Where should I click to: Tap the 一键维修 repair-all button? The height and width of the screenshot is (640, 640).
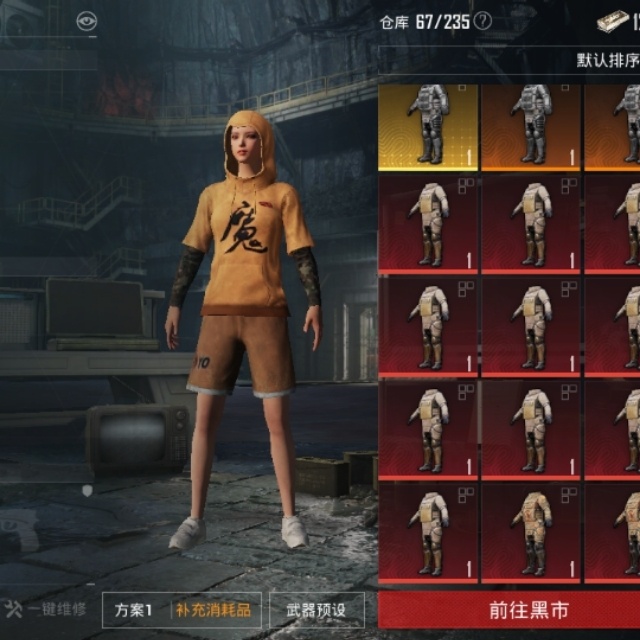coord(47,609)
